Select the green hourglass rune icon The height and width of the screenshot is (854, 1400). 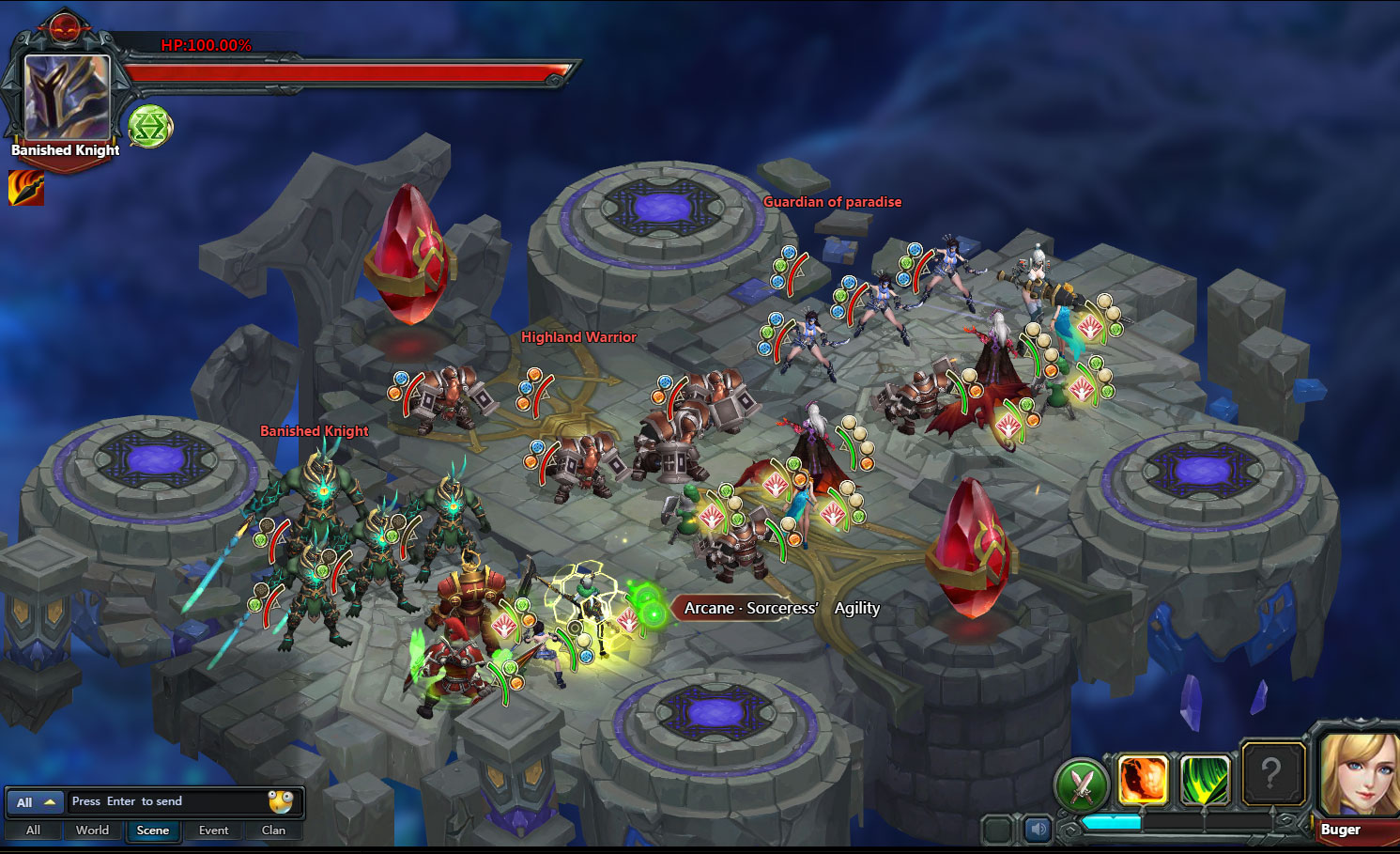point(149,126)
